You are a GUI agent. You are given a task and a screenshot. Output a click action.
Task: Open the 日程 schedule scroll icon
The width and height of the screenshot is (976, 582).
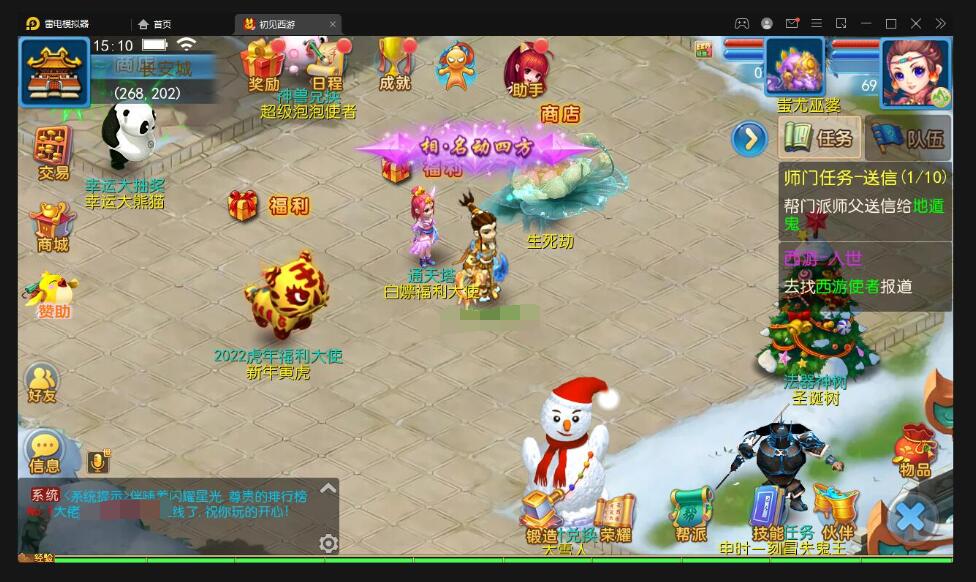(x=327, y=64)
